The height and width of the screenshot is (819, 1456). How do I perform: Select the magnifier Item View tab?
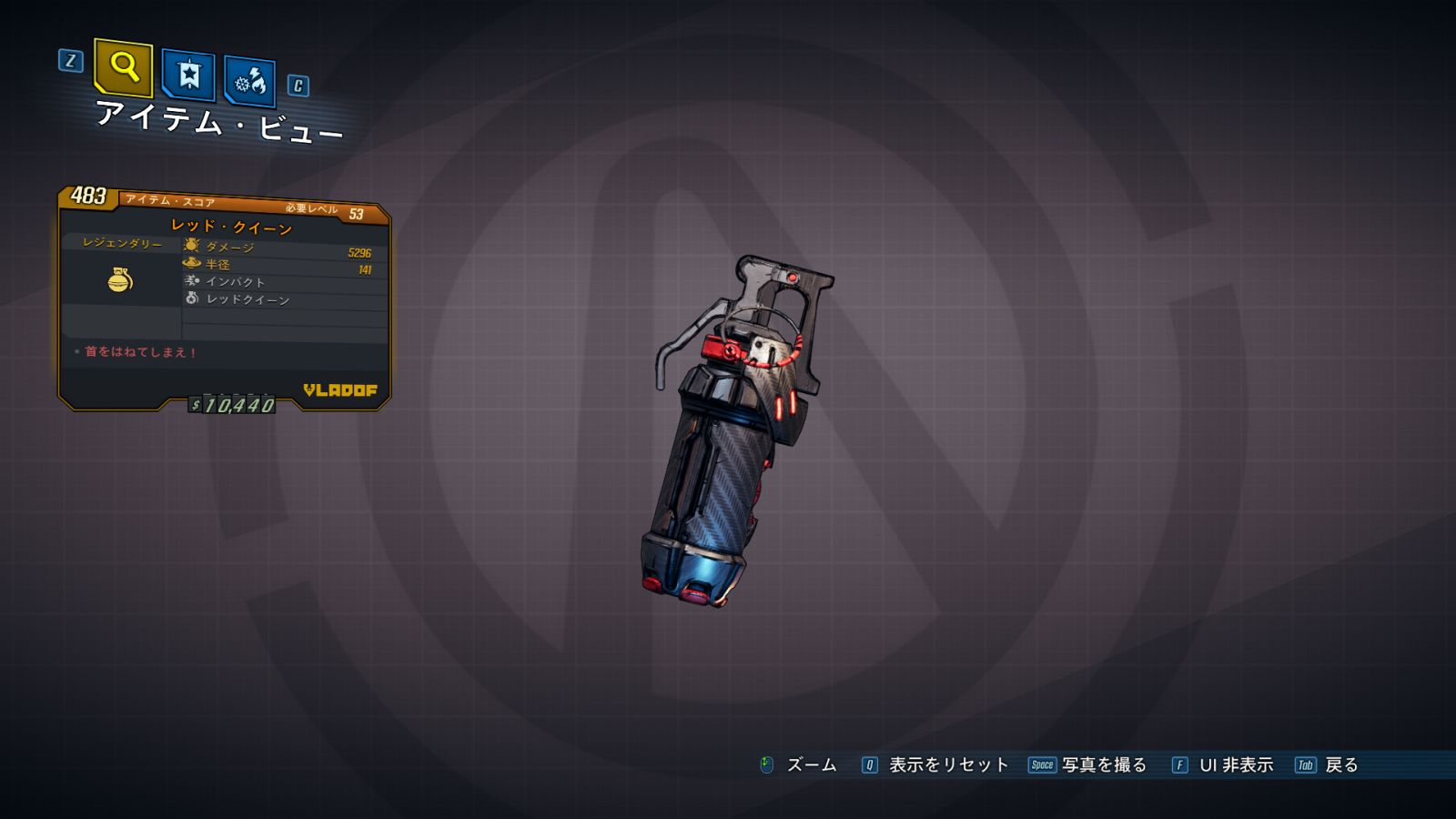tap(124, 66)
